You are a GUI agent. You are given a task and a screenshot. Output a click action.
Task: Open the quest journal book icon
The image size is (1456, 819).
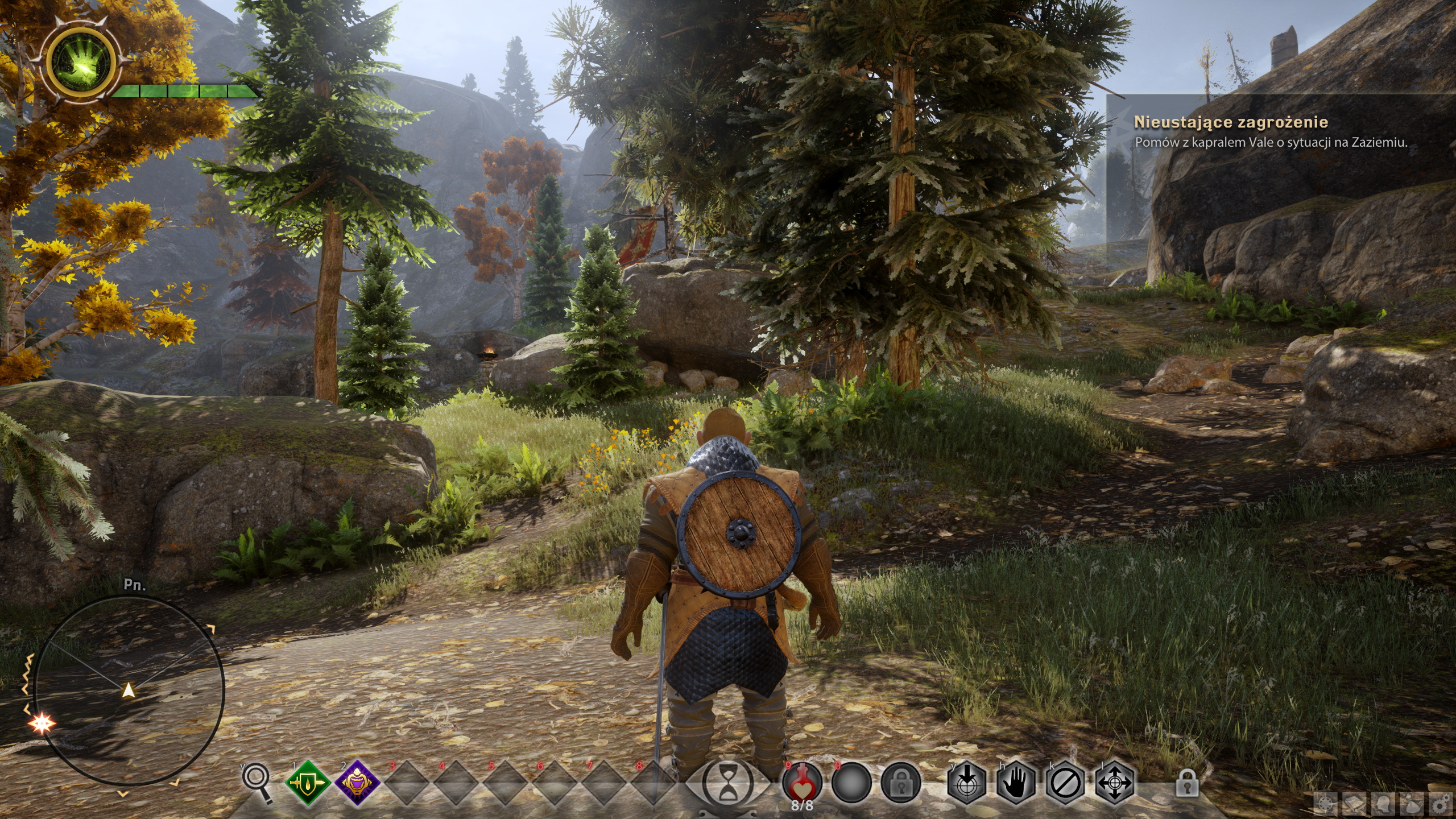(1354, 805)
